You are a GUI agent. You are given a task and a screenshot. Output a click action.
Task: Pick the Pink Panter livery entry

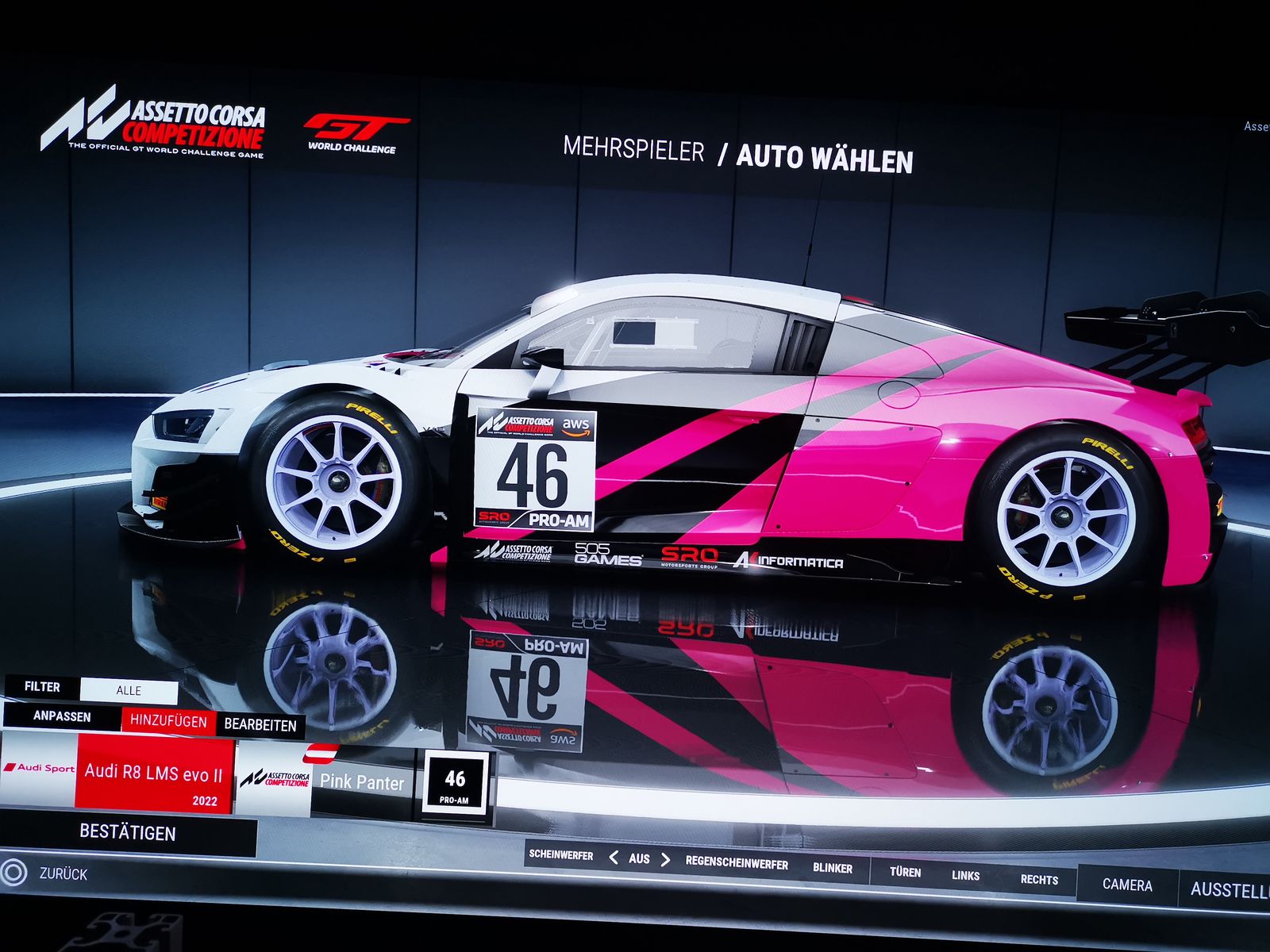(x=362, y=782)
